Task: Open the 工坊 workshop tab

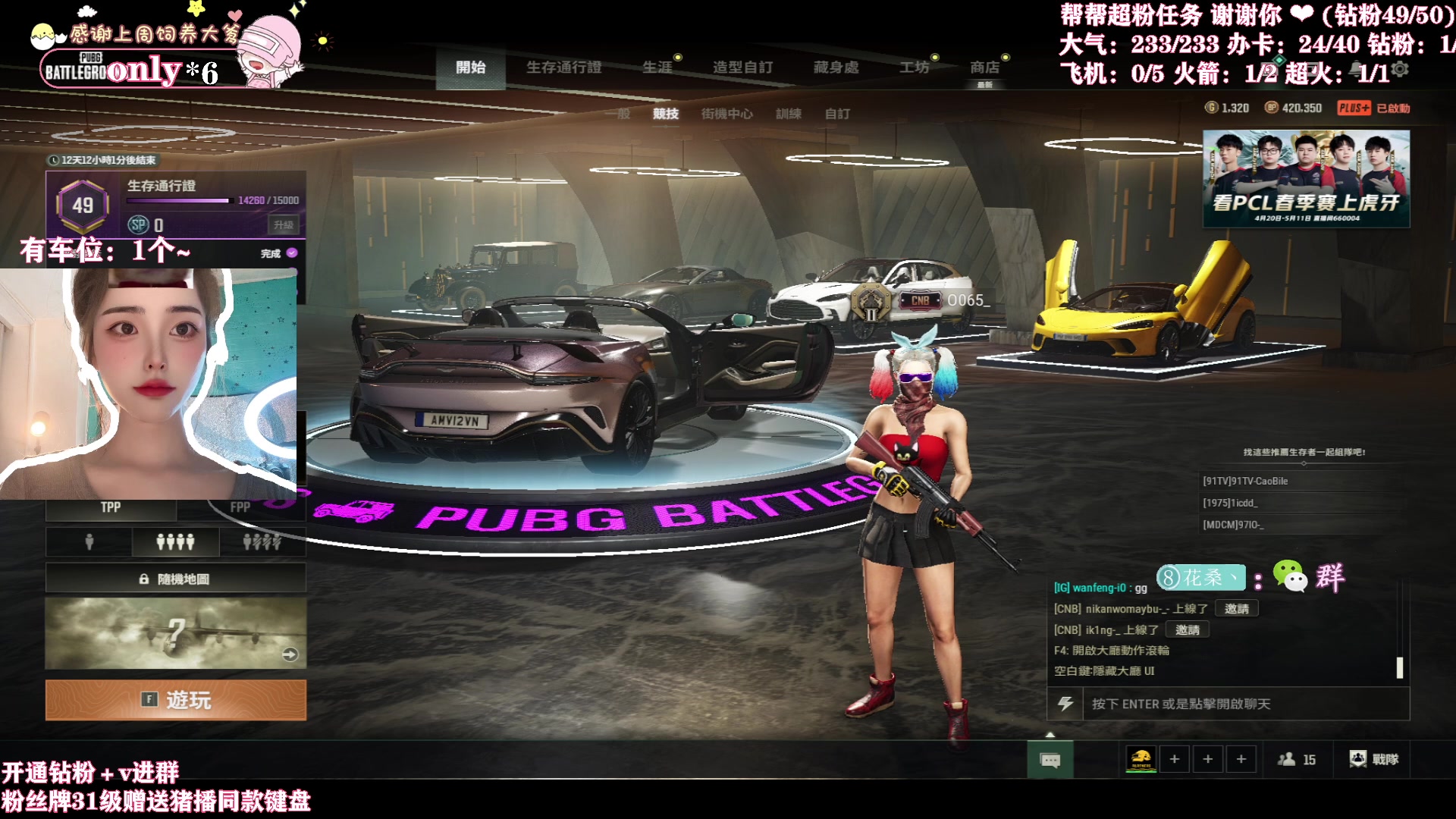Action: coord(914,67)
